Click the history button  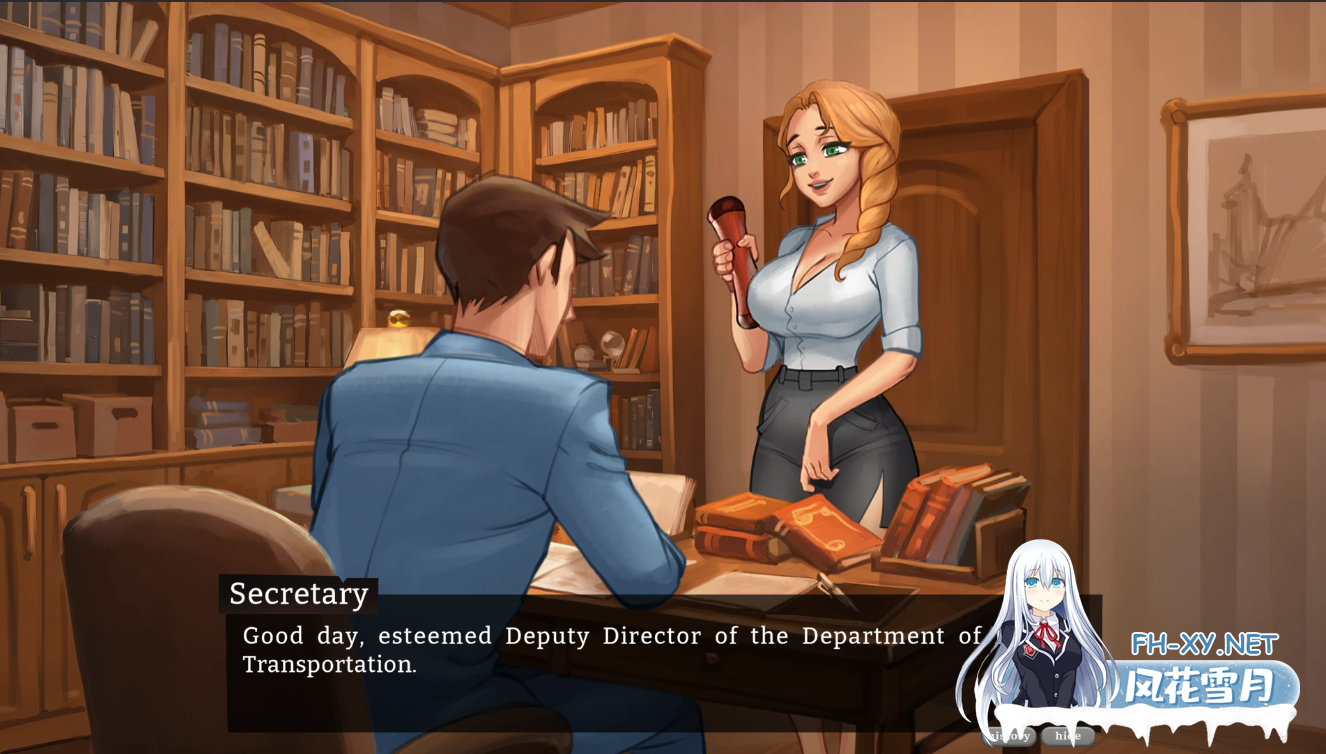tap(1008, 734)
